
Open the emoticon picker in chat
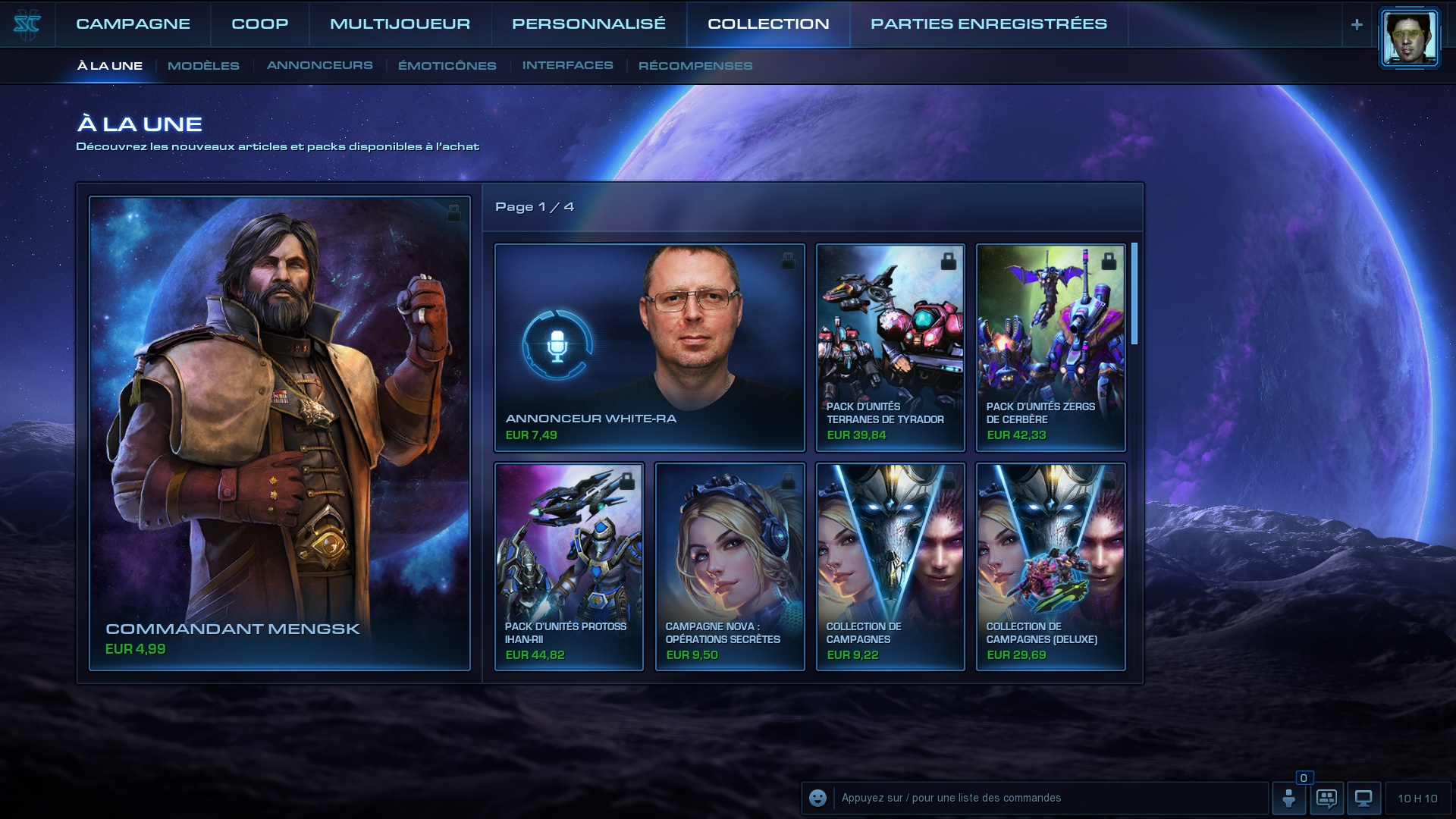pyautogui.click(x=817, y=798)
